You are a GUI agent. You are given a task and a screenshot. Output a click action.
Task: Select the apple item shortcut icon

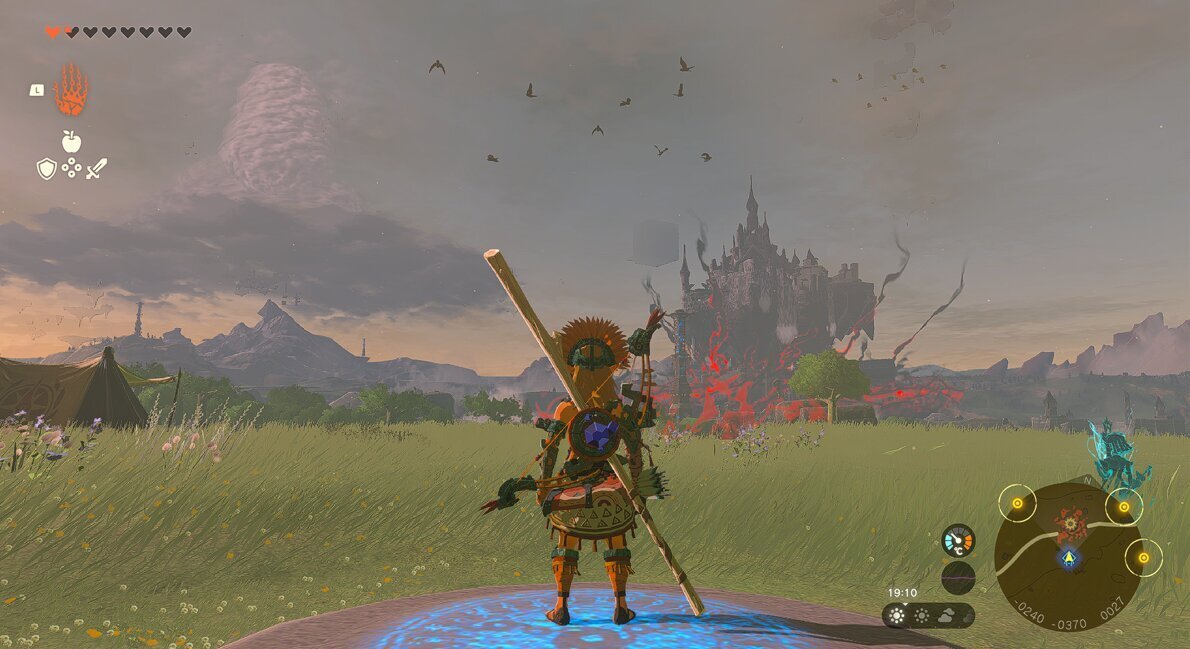pyautogui.click(x=71, y=141)
